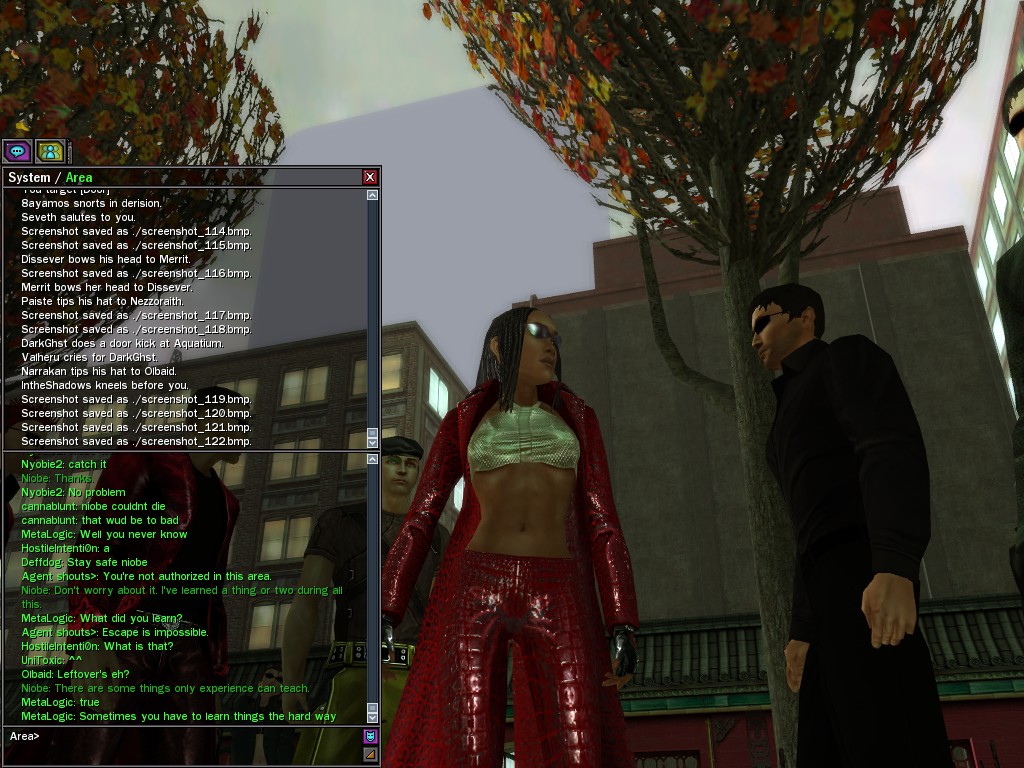Close the System / Area chat window
Viewport: 1024px width, 768px height.
(370, 177)
